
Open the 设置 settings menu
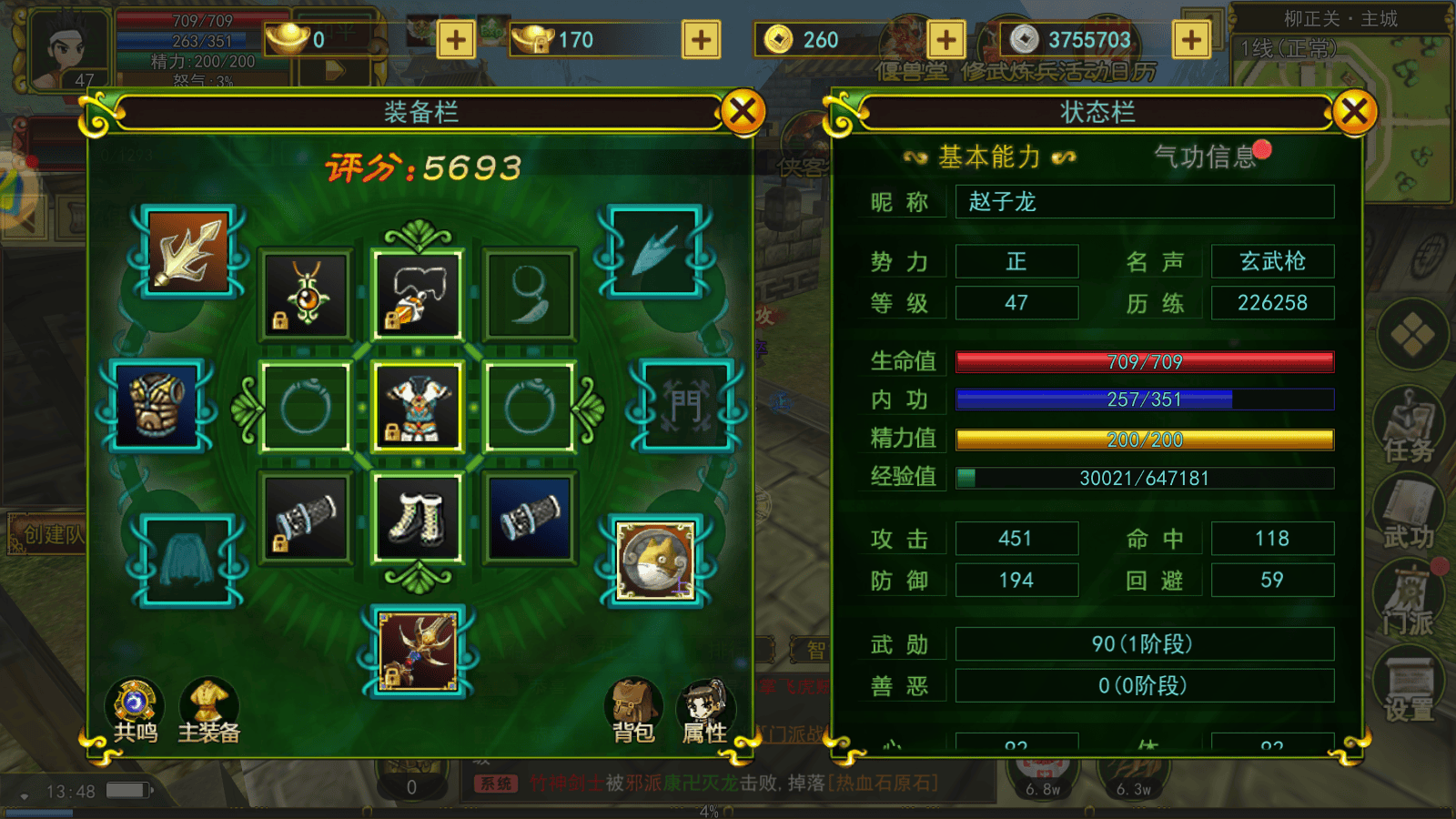1409,687
